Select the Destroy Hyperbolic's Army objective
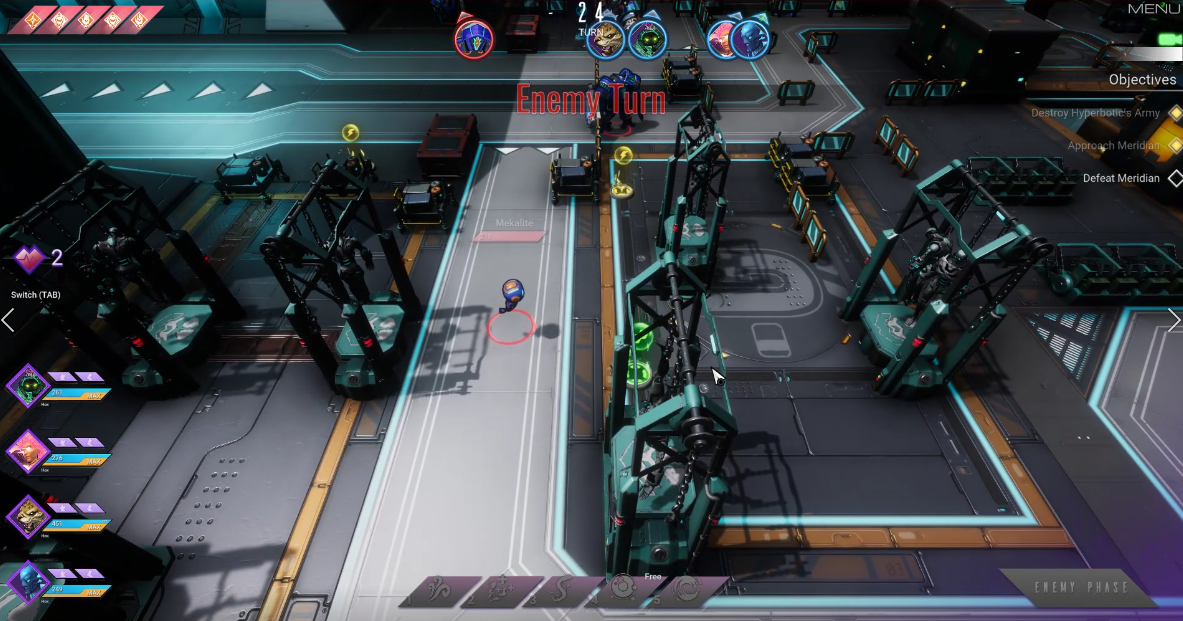Screen dimensions: 1183x621 (1095, 113)
